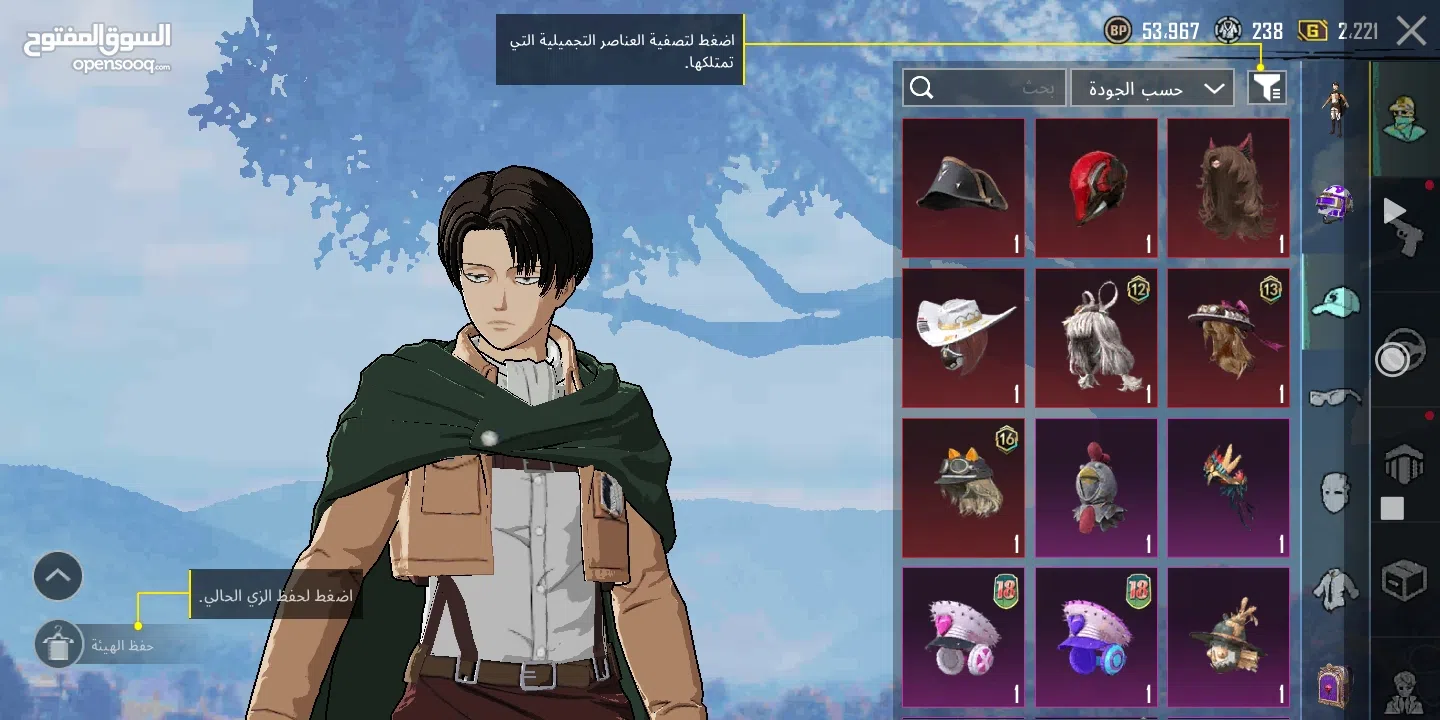The height and width of the screenshot is (720, 1440).
Task: Select the scarecrow straw hat item
Action: click(x=1228, y=638)
